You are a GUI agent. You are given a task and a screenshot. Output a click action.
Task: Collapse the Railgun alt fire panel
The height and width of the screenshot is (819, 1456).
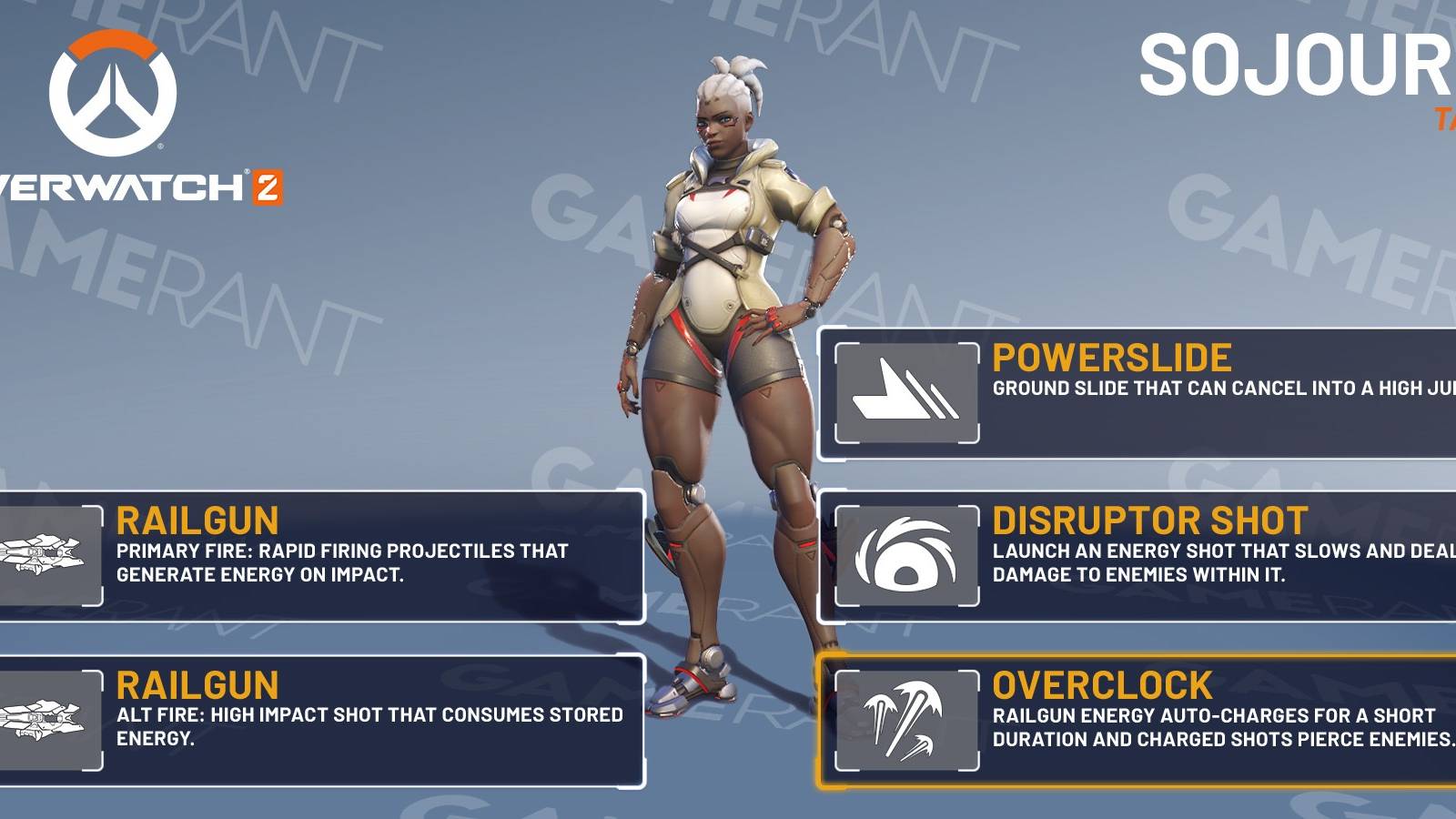(318, 719)
